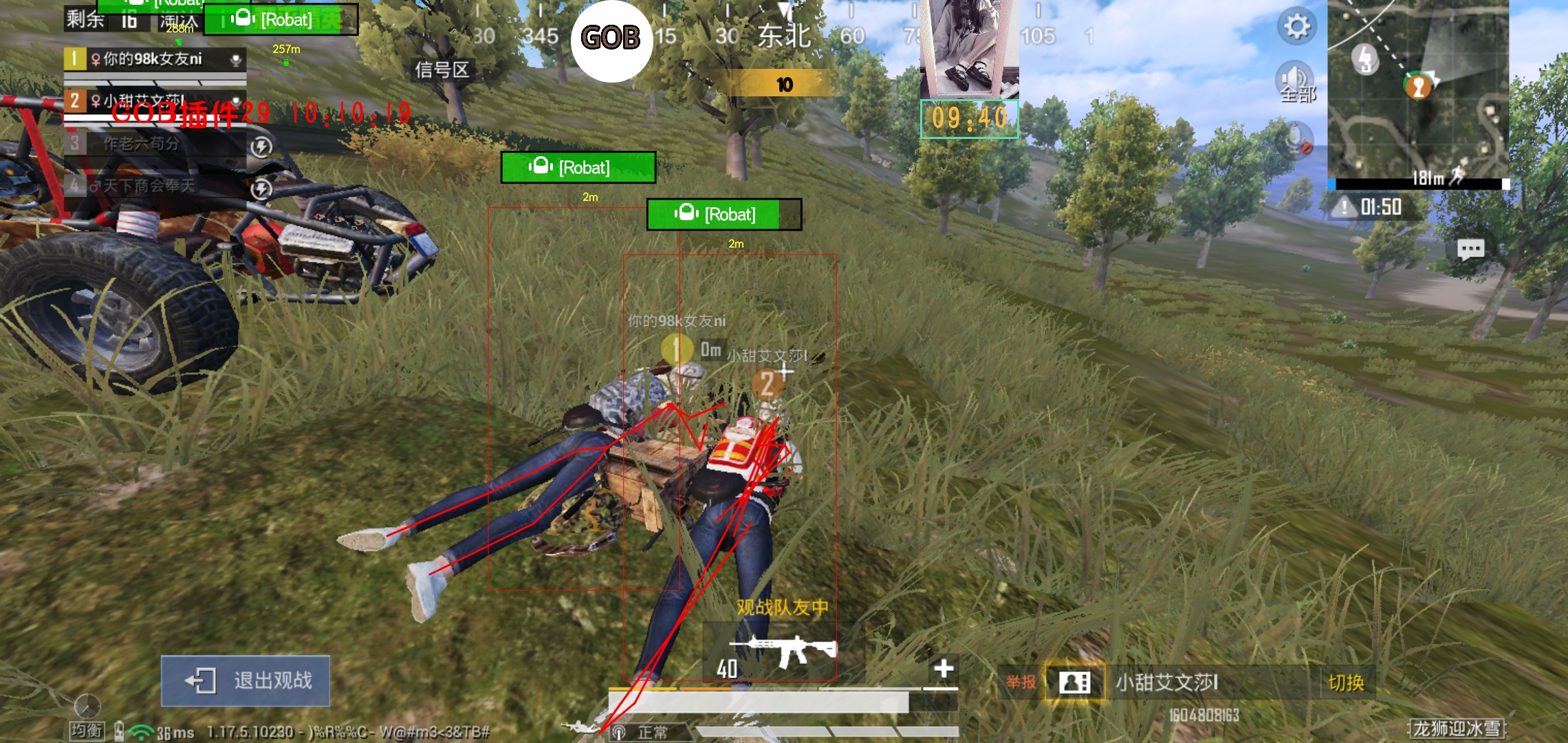Report the player with 举报
Image resolution: width=1568 pixels, height=743 pixels.
click(1021, 682)
